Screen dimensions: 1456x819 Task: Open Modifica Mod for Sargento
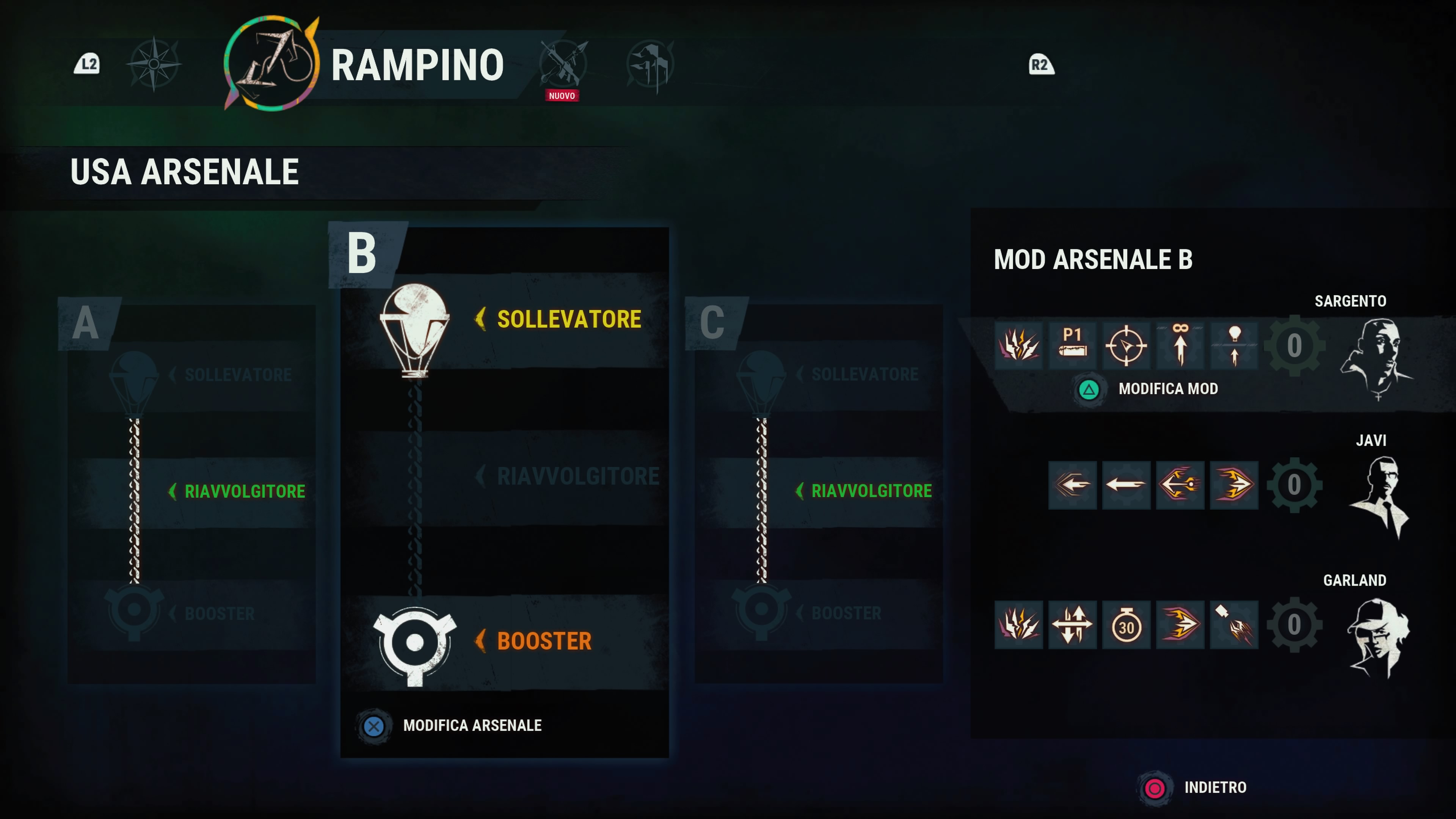pyautogui.click(x=1167, y=389)
